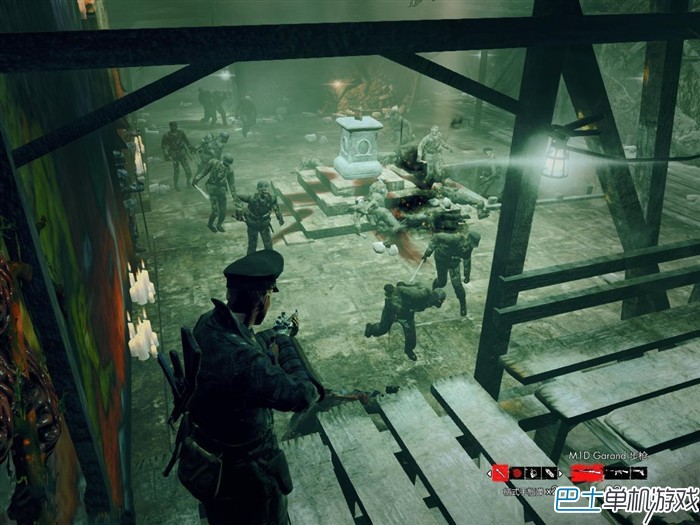Choose the round land mine item slot

tap(518, 472)
